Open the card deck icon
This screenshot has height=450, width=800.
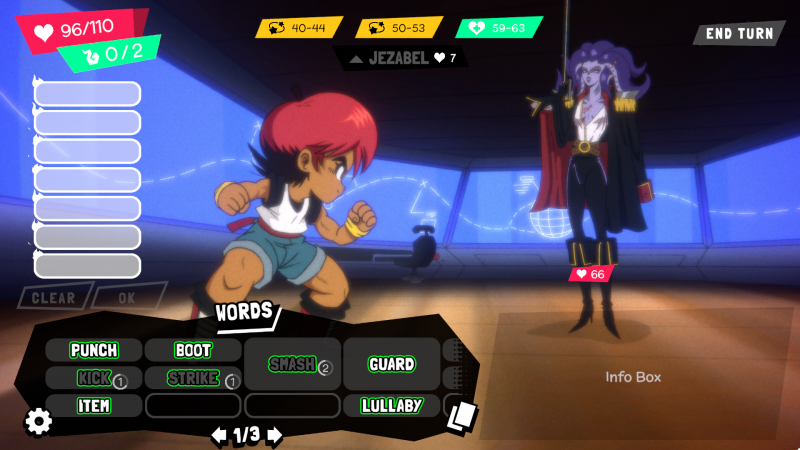(462, 415)
